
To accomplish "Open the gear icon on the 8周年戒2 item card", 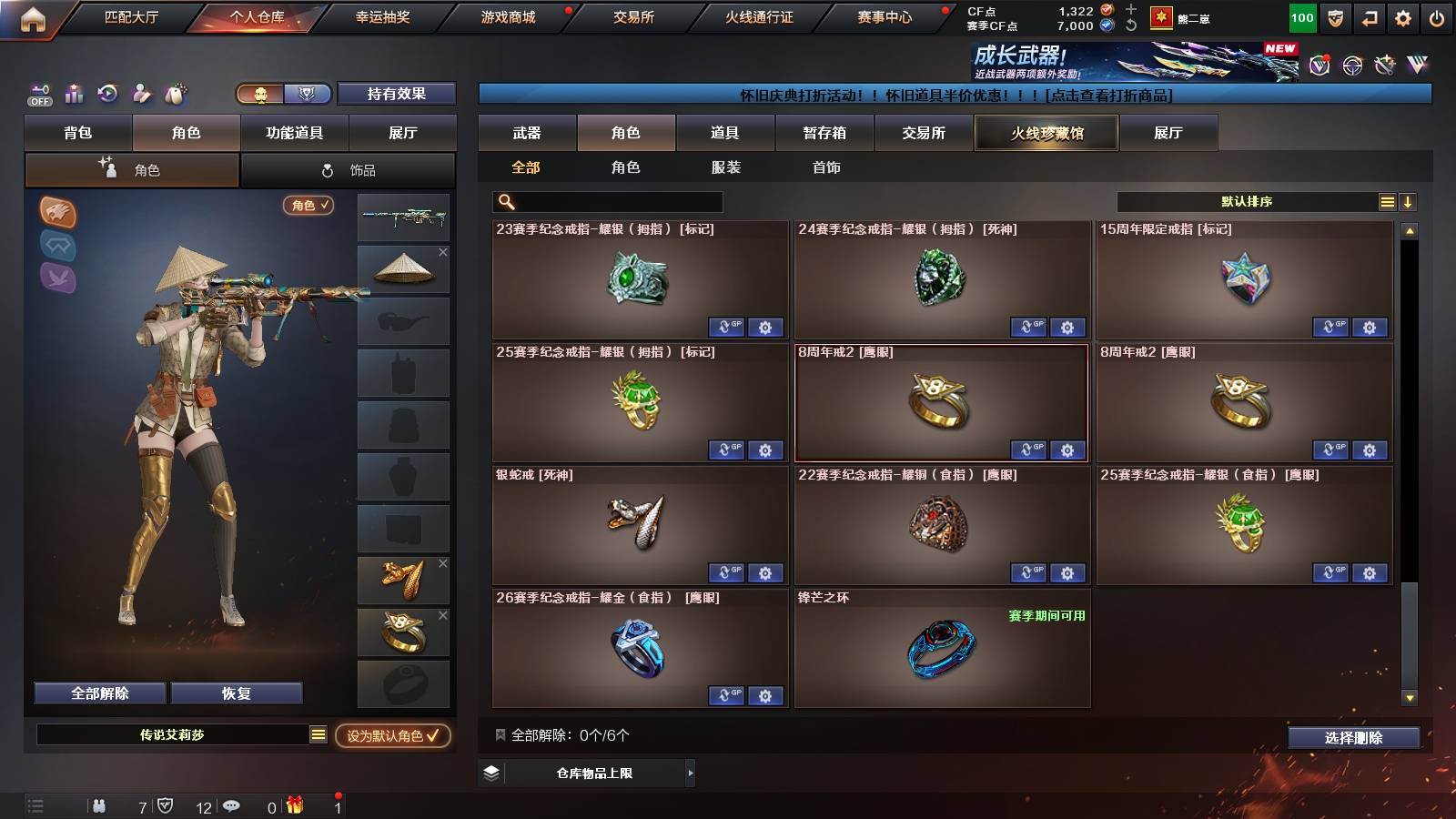I will pos(1067,450).
